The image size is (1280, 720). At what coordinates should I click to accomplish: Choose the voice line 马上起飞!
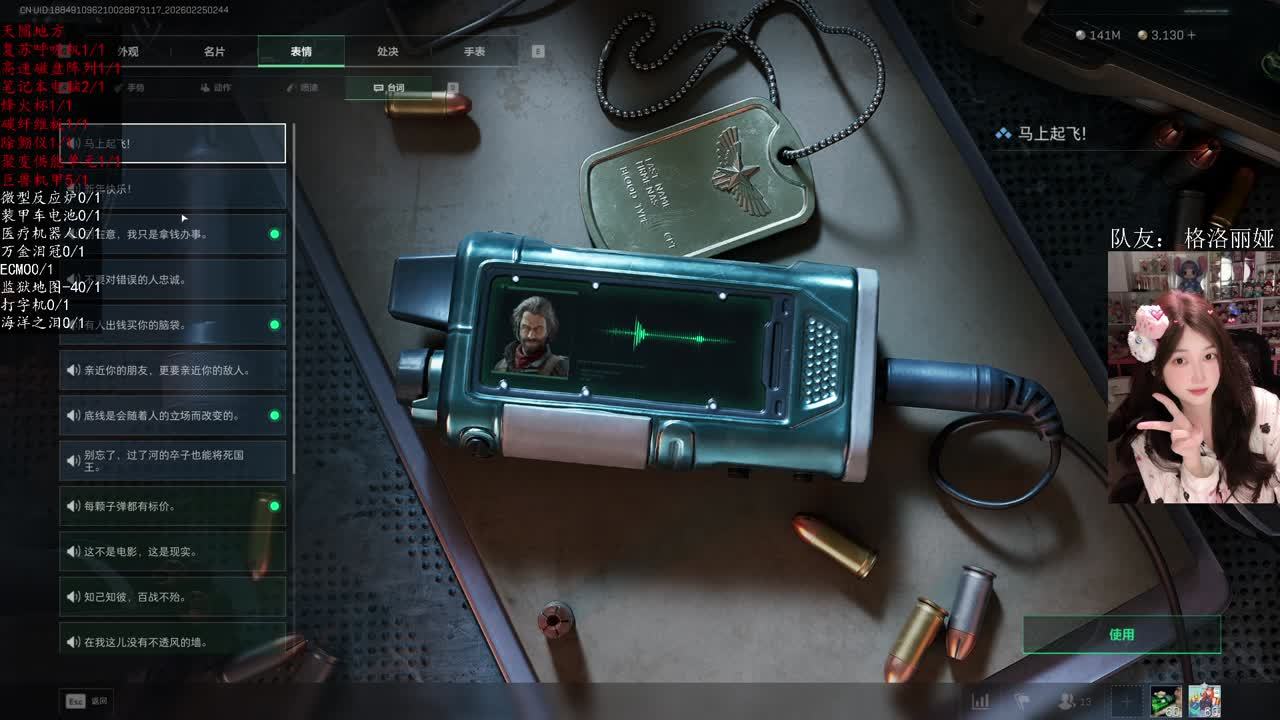pos(172,143)
